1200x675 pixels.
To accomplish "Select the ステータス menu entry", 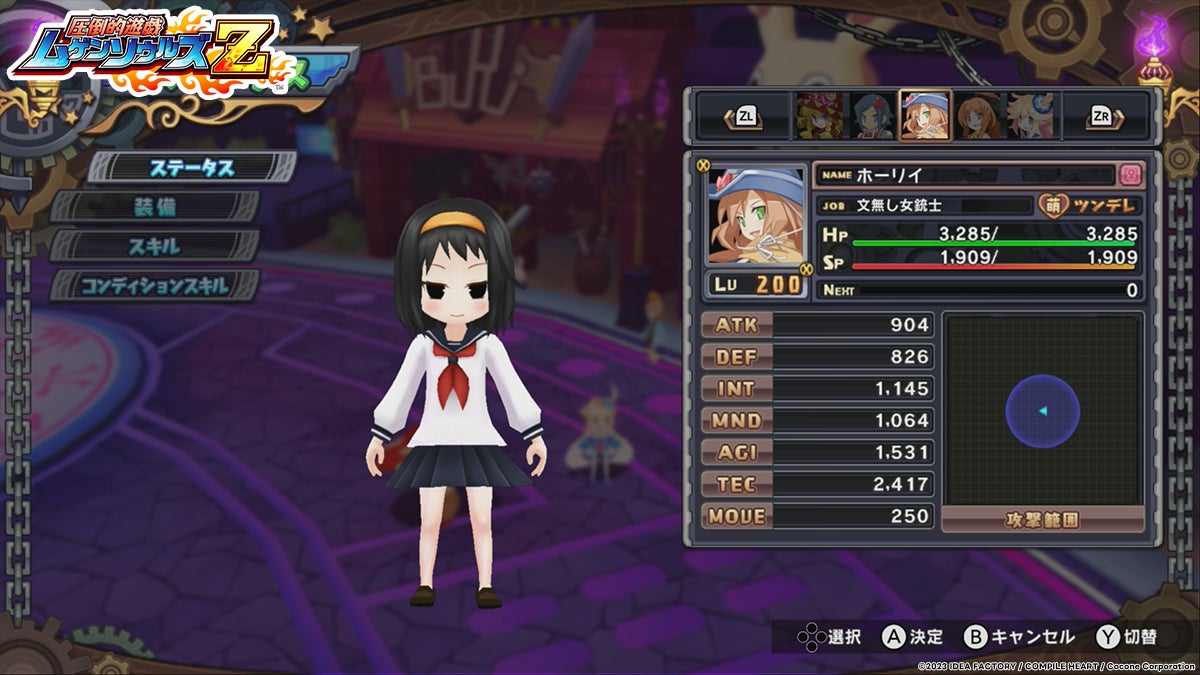I will 191,167.
